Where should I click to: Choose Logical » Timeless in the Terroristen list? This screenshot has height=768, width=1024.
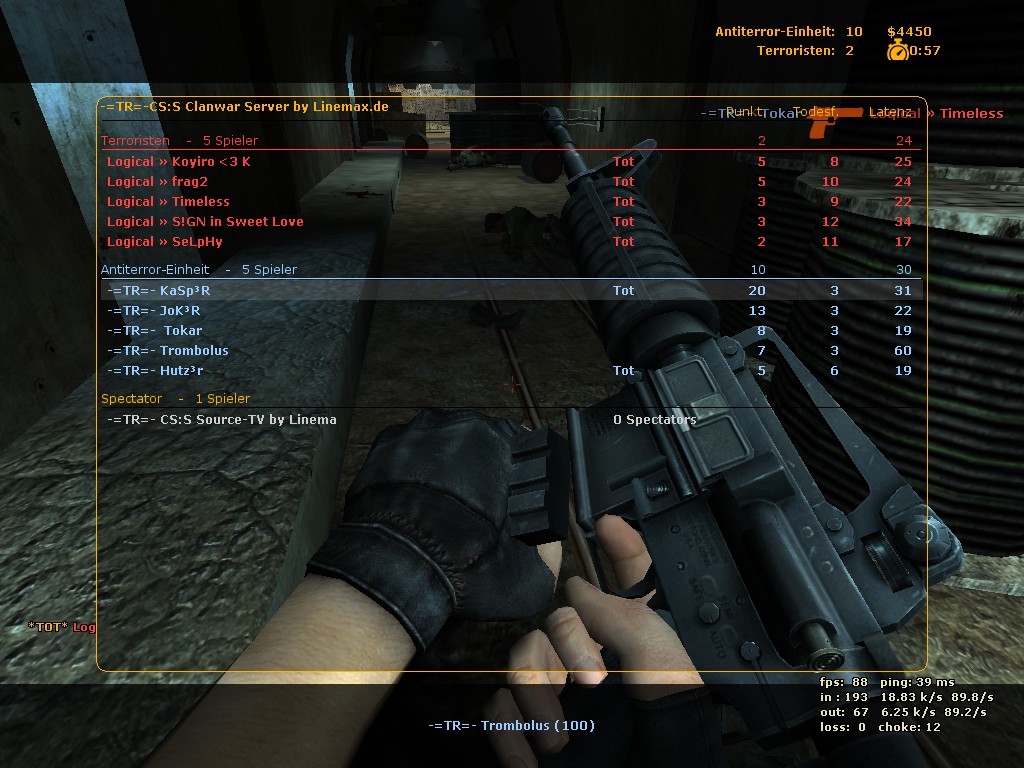click(x=168, y=202)
